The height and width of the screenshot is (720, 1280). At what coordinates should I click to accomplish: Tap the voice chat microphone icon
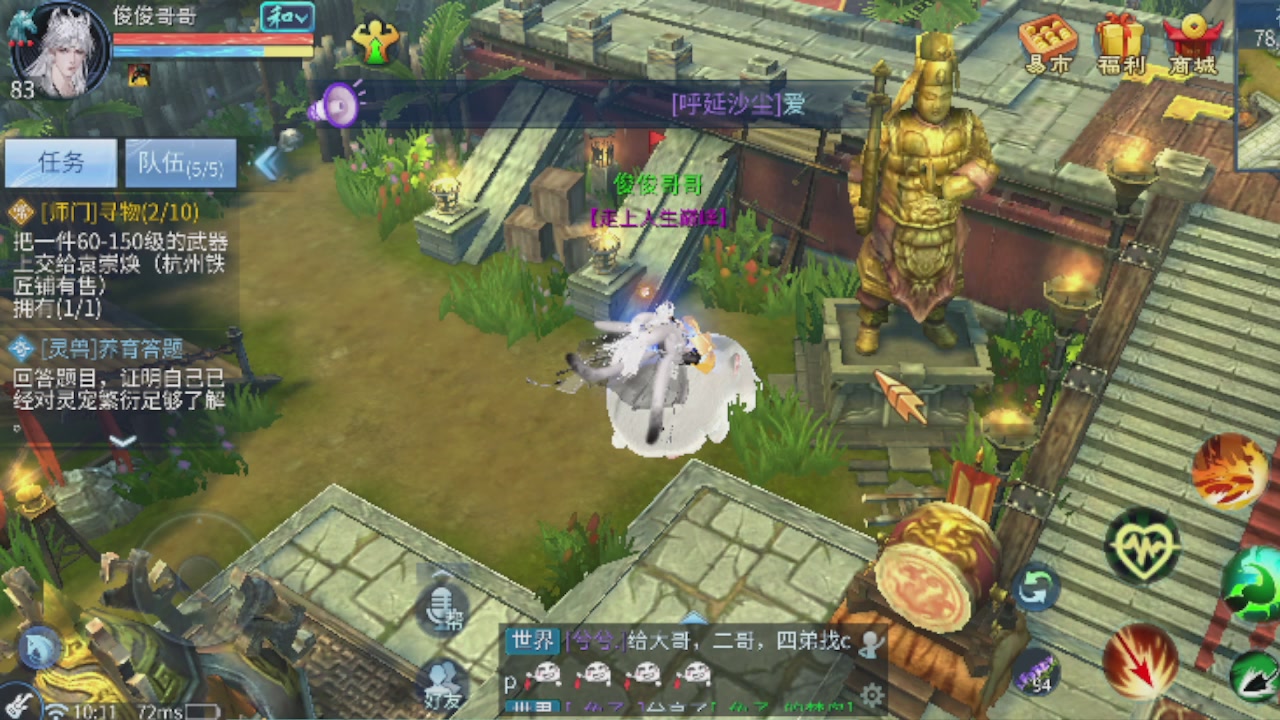441,608
